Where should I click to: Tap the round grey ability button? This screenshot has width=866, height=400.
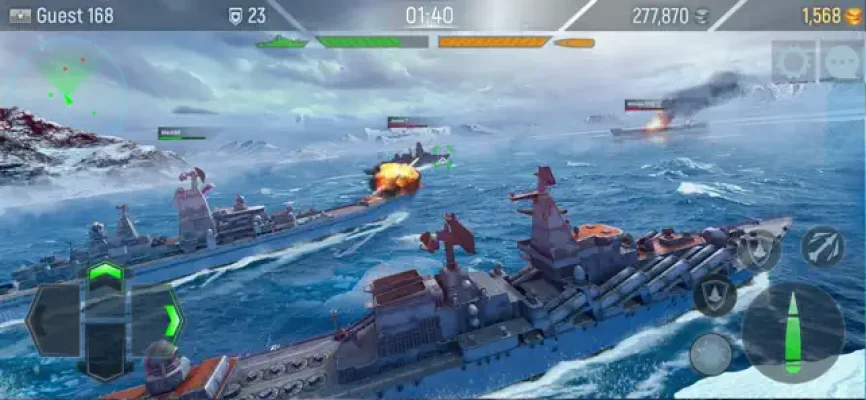710,354
